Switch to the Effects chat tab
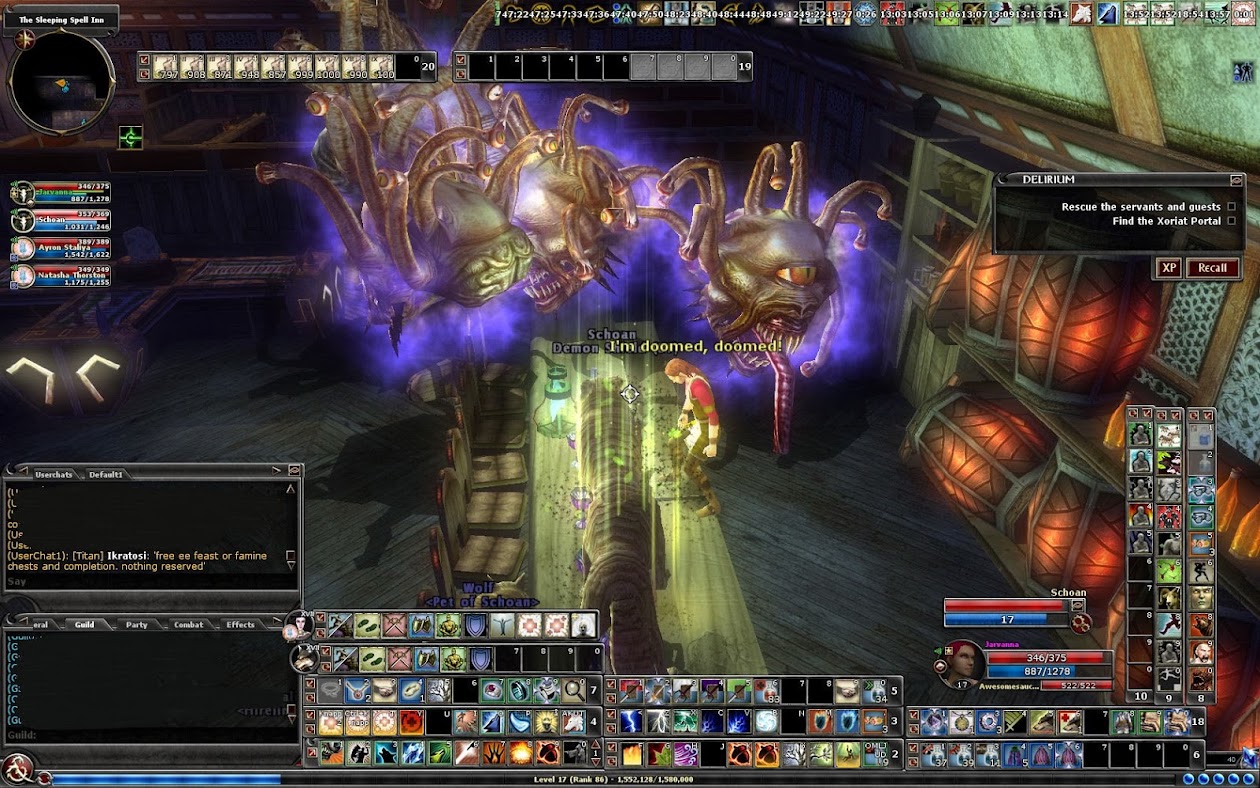This screenshot has height=788, width=1260. pyautogui.click(x=240, y=625)
